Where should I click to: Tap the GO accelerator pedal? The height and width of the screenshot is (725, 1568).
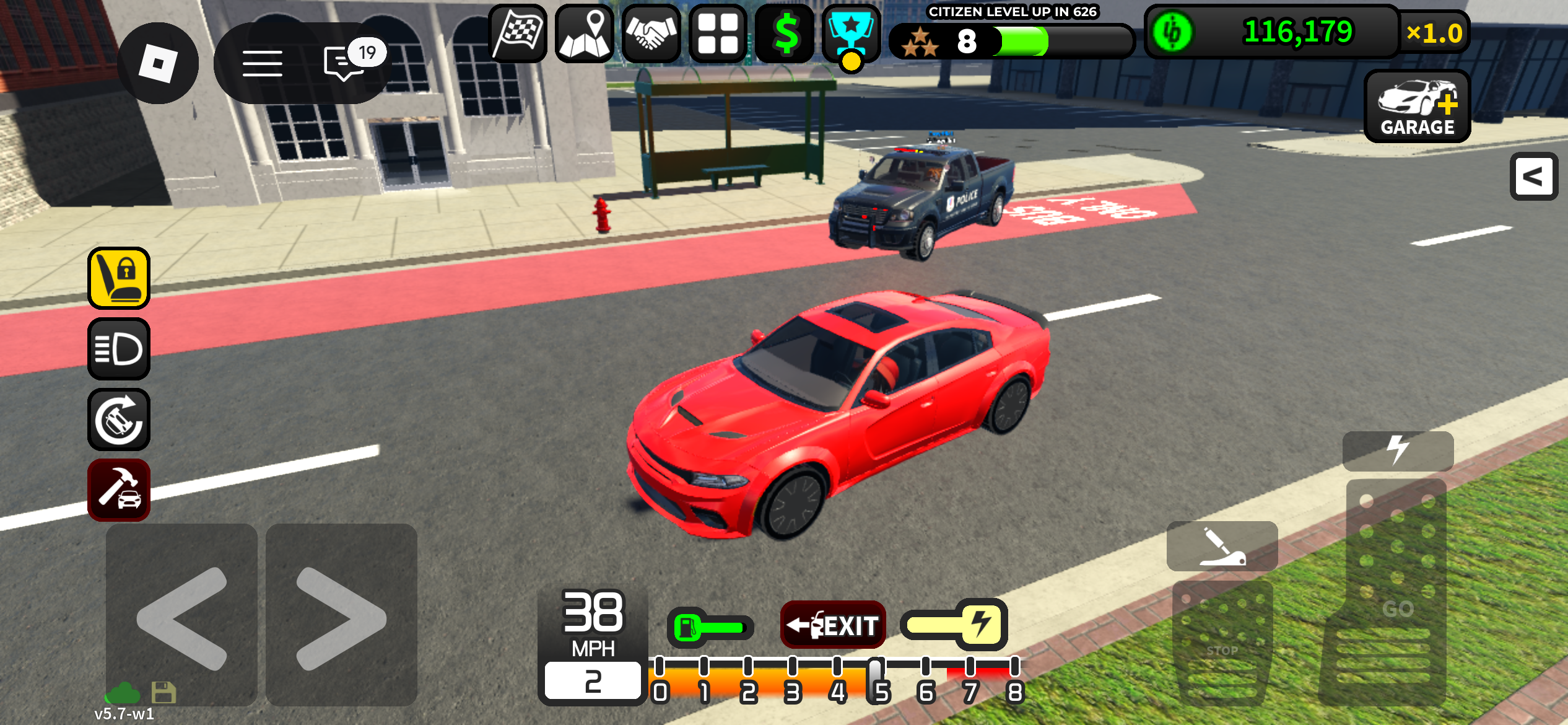[x=1396, y=595]
